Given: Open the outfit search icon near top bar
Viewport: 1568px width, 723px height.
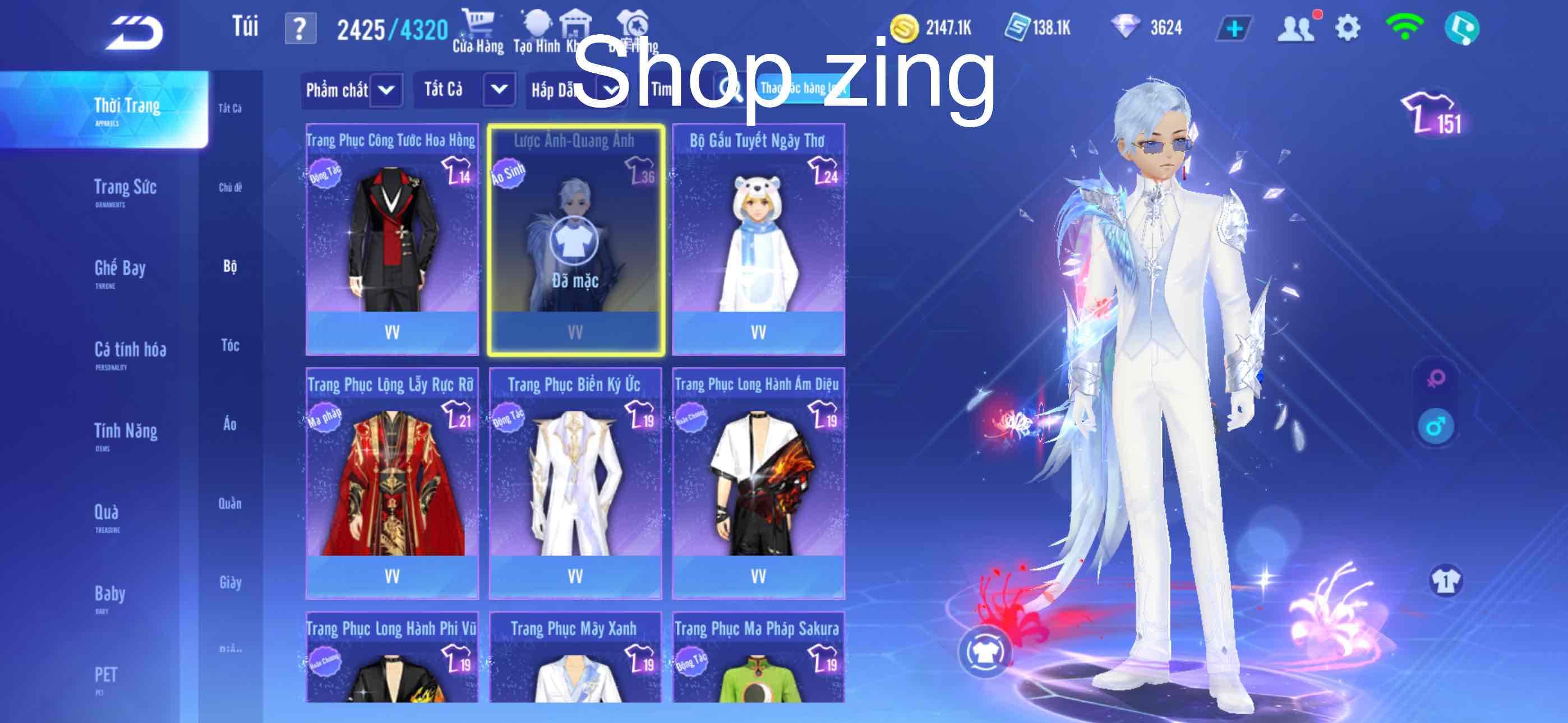Looking at the screenshot, I should coord(634,24).
